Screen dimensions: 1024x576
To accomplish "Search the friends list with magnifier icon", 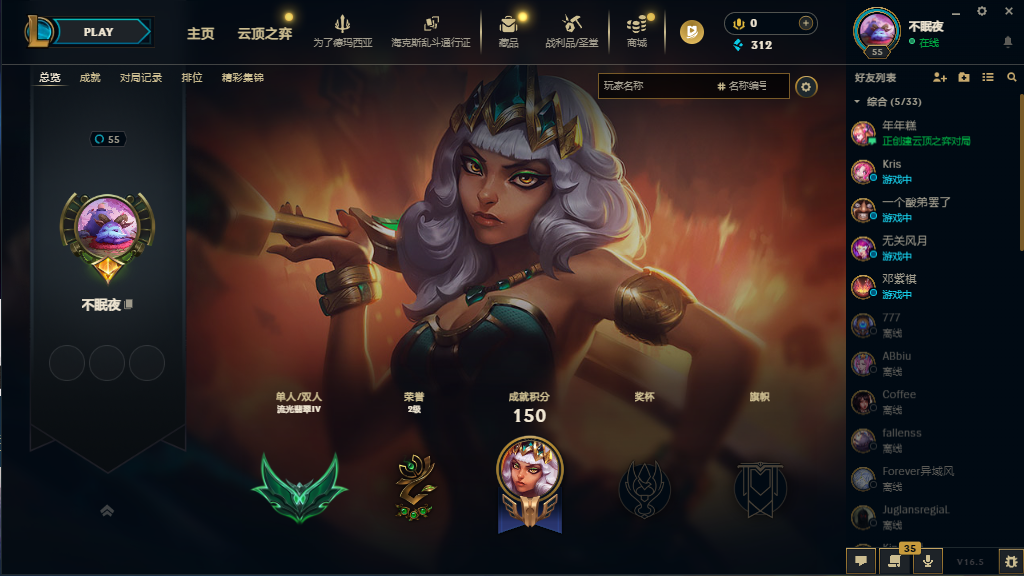I will 1010,77.
